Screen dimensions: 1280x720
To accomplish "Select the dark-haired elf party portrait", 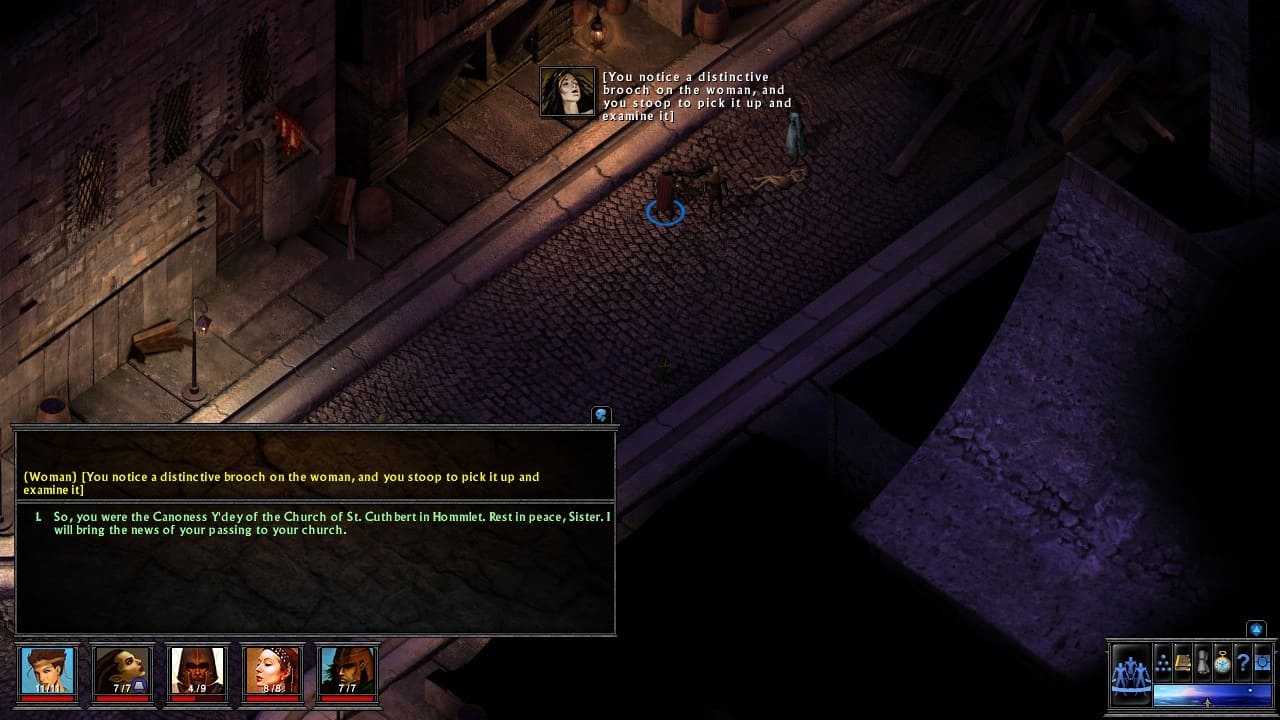I will 122,670.
